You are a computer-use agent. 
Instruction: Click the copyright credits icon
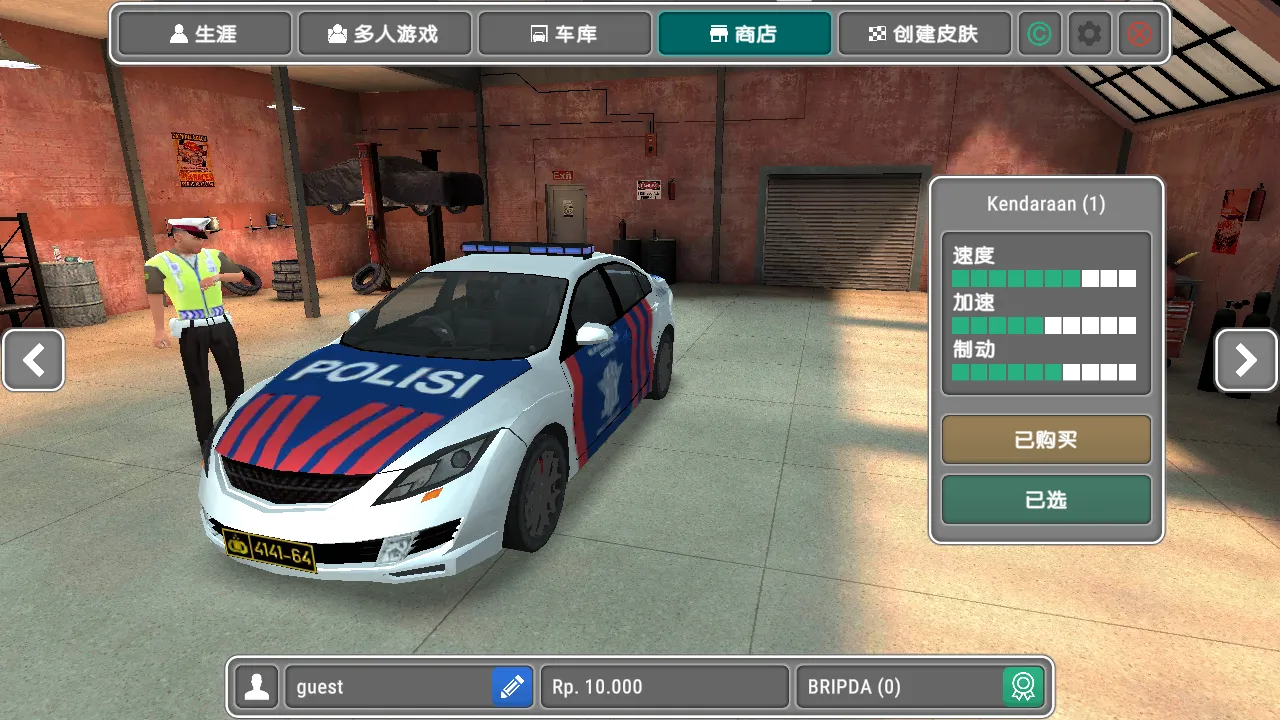1040,33
